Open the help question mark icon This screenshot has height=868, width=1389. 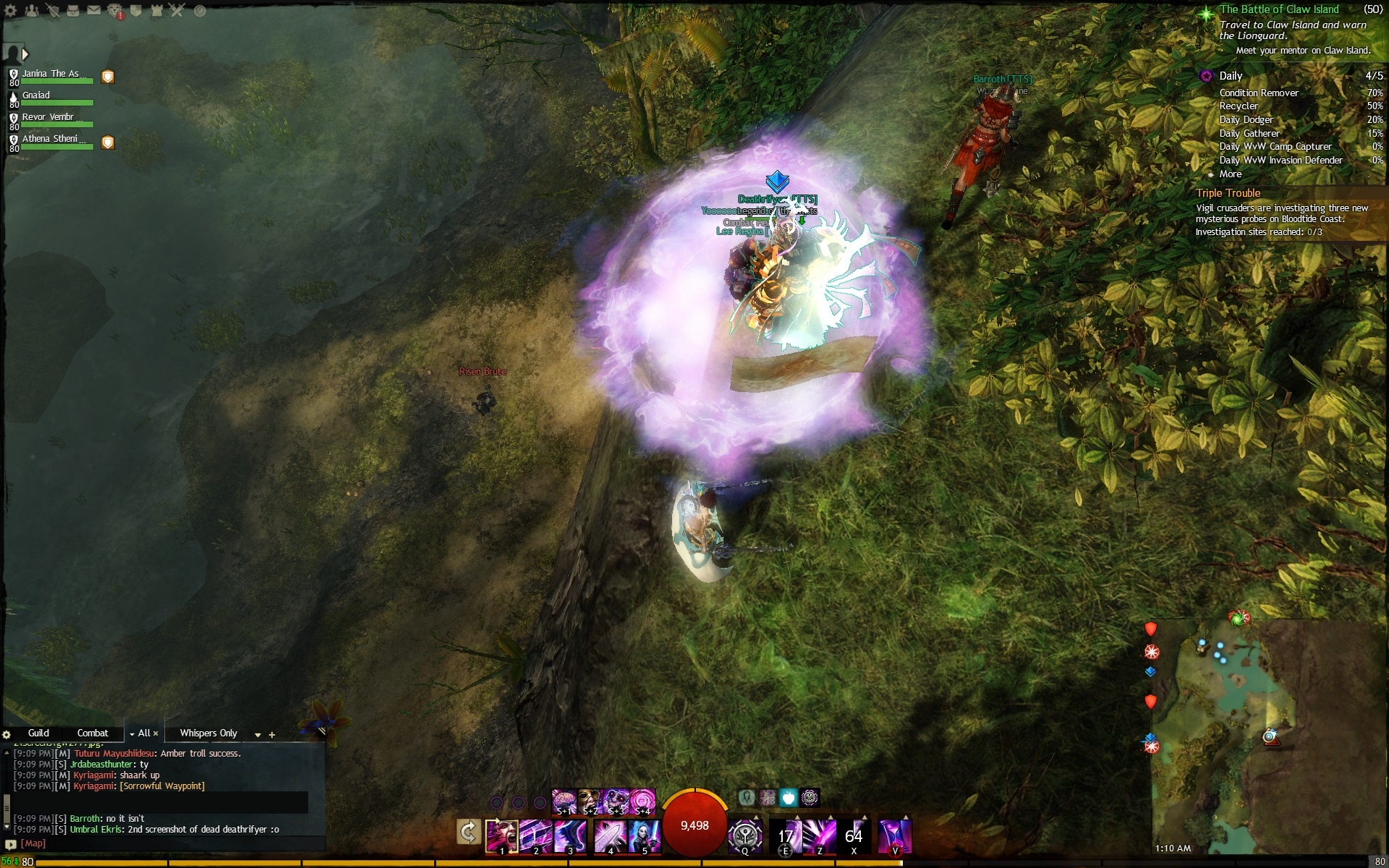click(x=200, y=11)
